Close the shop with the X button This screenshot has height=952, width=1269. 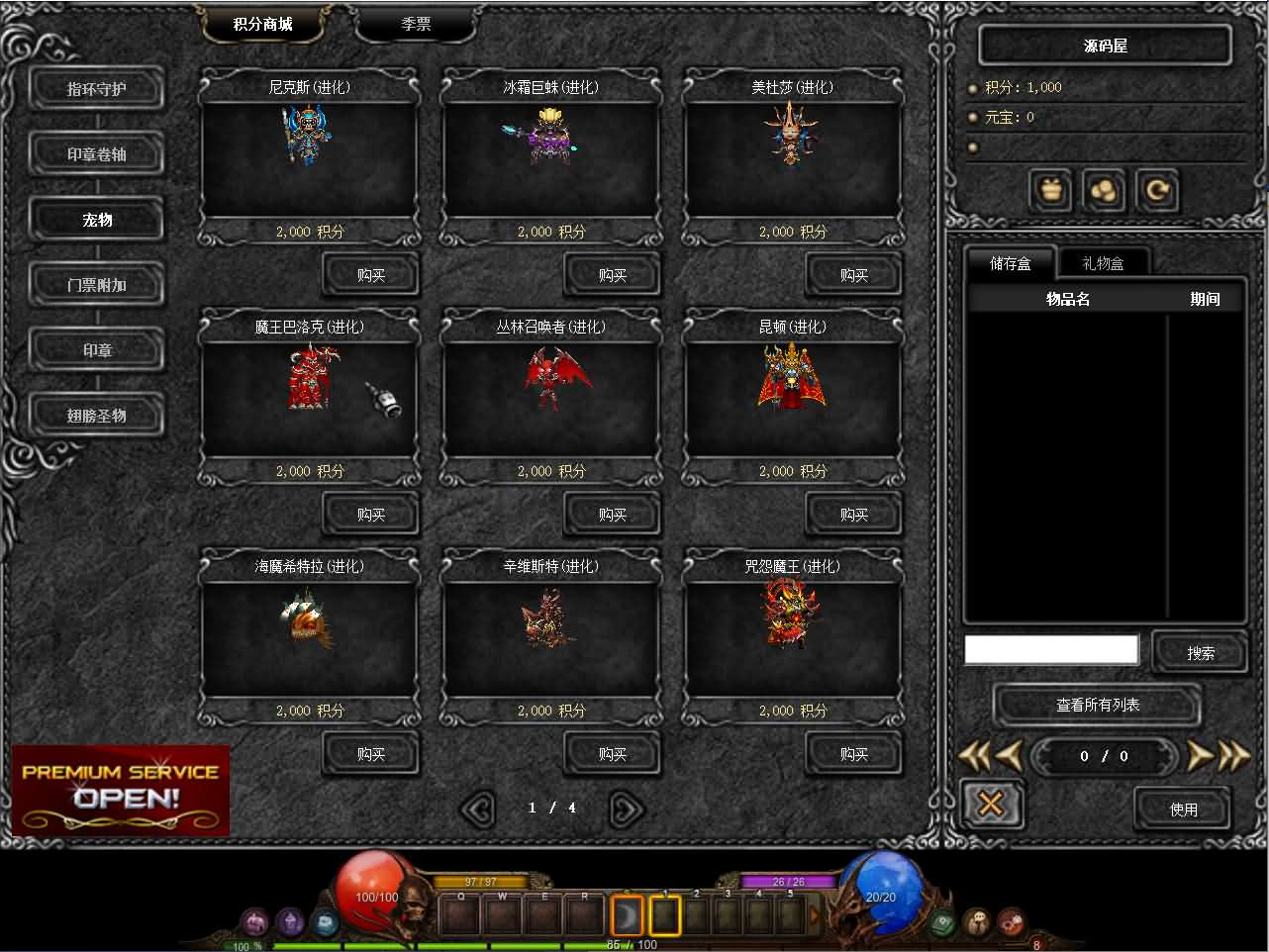[x=991, y=805]
